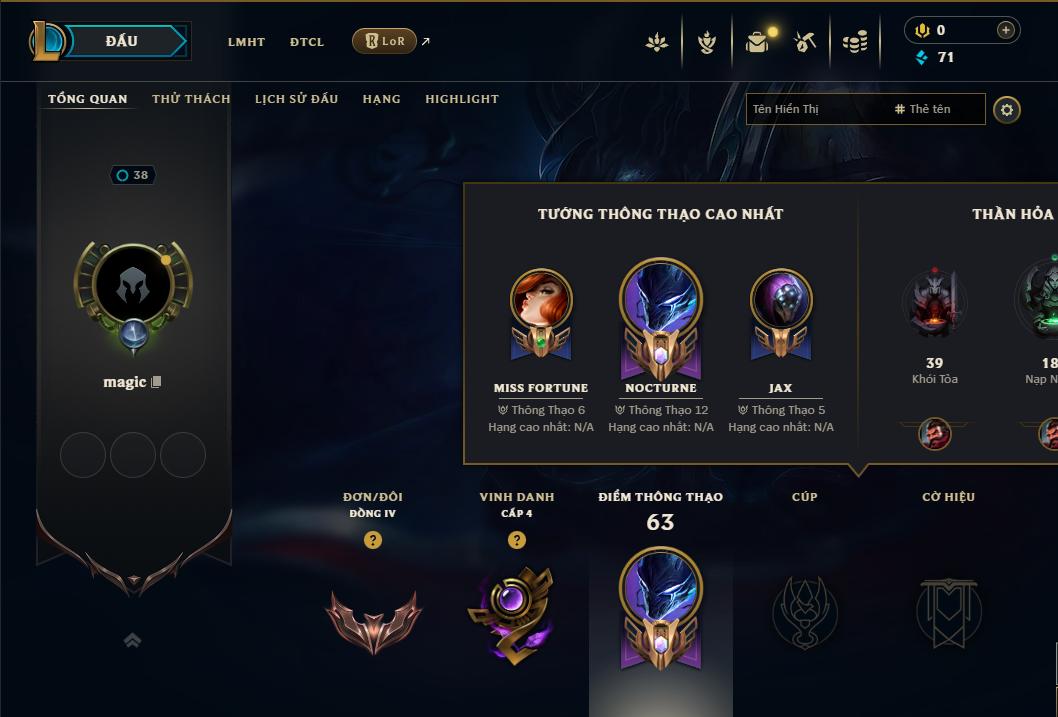Image resolution: width=1058 pixels, height=717 pixels.
Task: Open the Lịch Sử Đấu tab
Action: point(296,99)
